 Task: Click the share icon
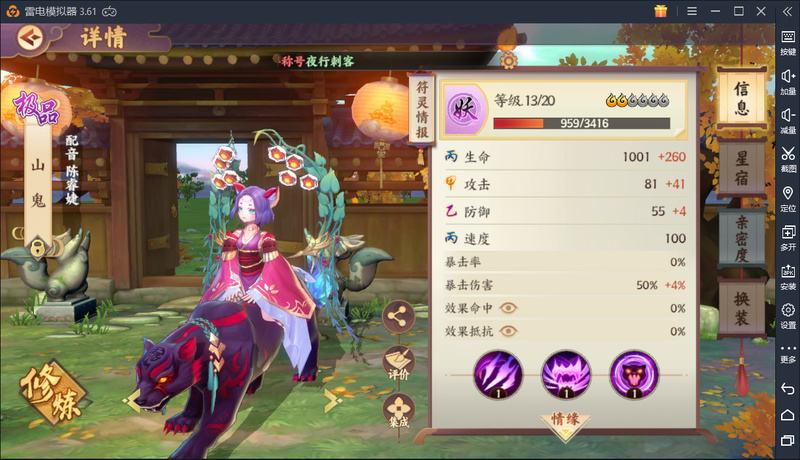pos(399,315)
